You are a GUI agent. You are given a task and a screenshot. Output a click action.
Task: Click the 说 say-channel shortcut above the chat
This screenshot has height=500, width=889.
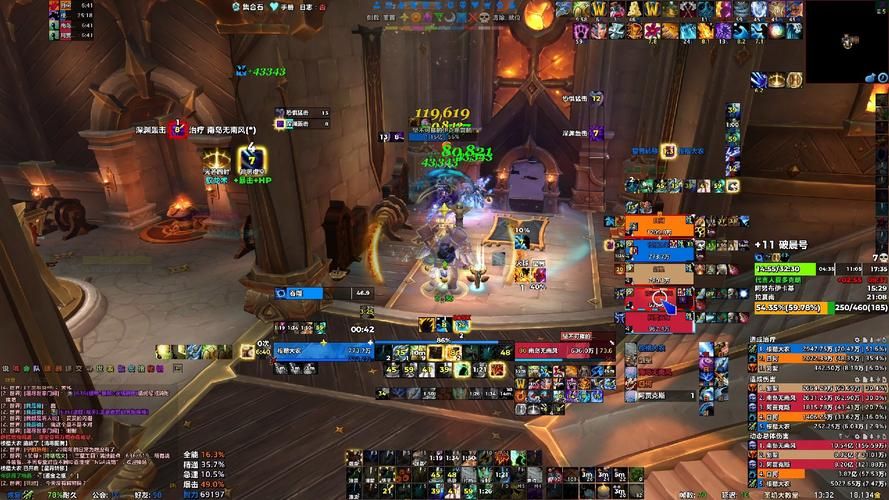click(x=5, y=369)
